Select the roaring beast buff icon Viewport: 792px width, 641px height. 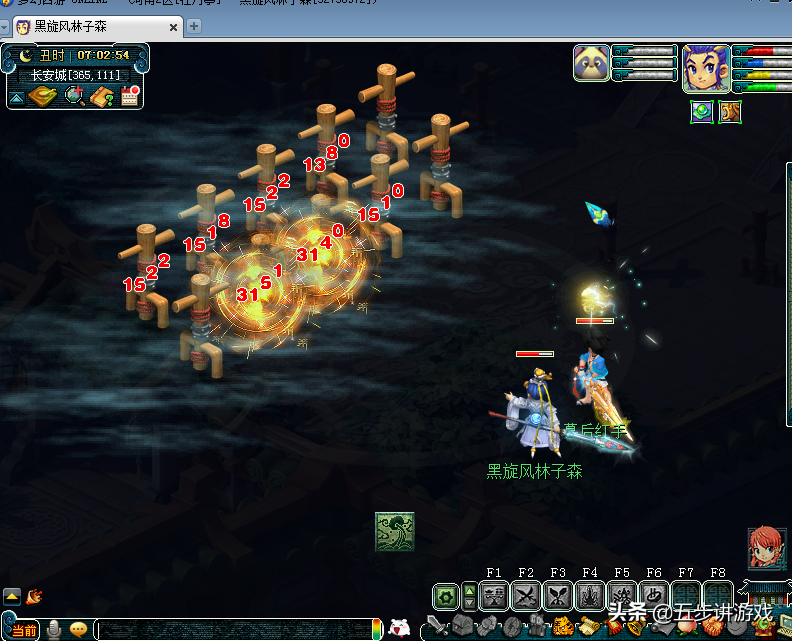(730, 111)
